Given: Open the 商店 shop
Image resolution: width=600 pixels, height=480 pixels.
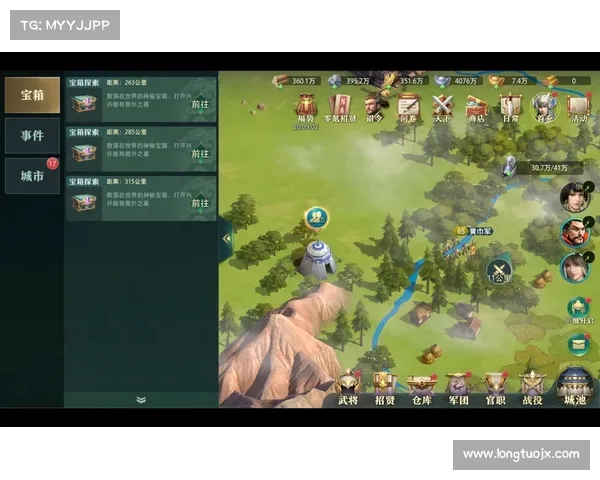Looking at the screenshot, I should coord(475,106).
